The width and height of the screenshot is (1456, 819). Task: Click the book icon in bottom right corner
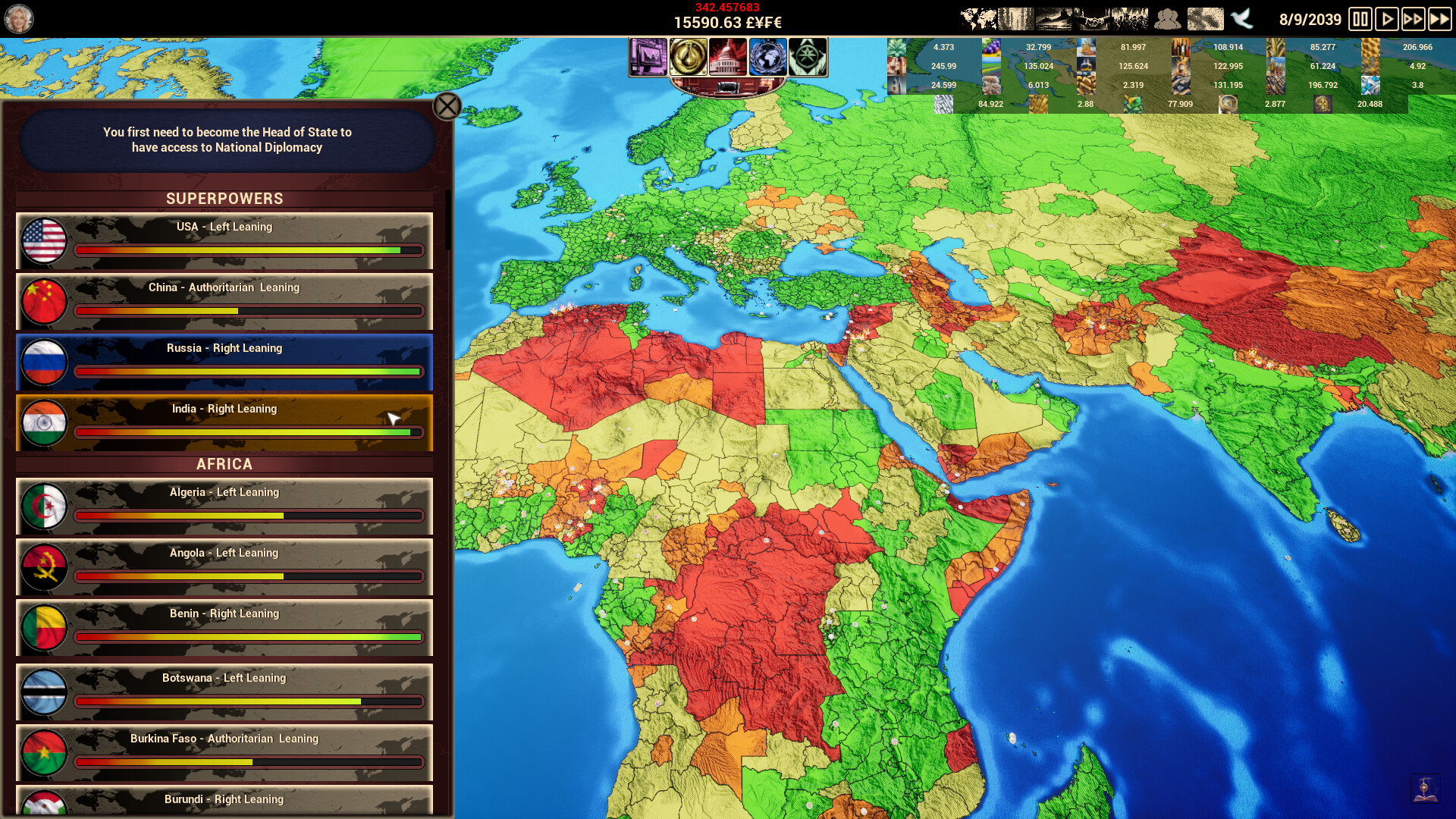click(x=1425, y=789)
